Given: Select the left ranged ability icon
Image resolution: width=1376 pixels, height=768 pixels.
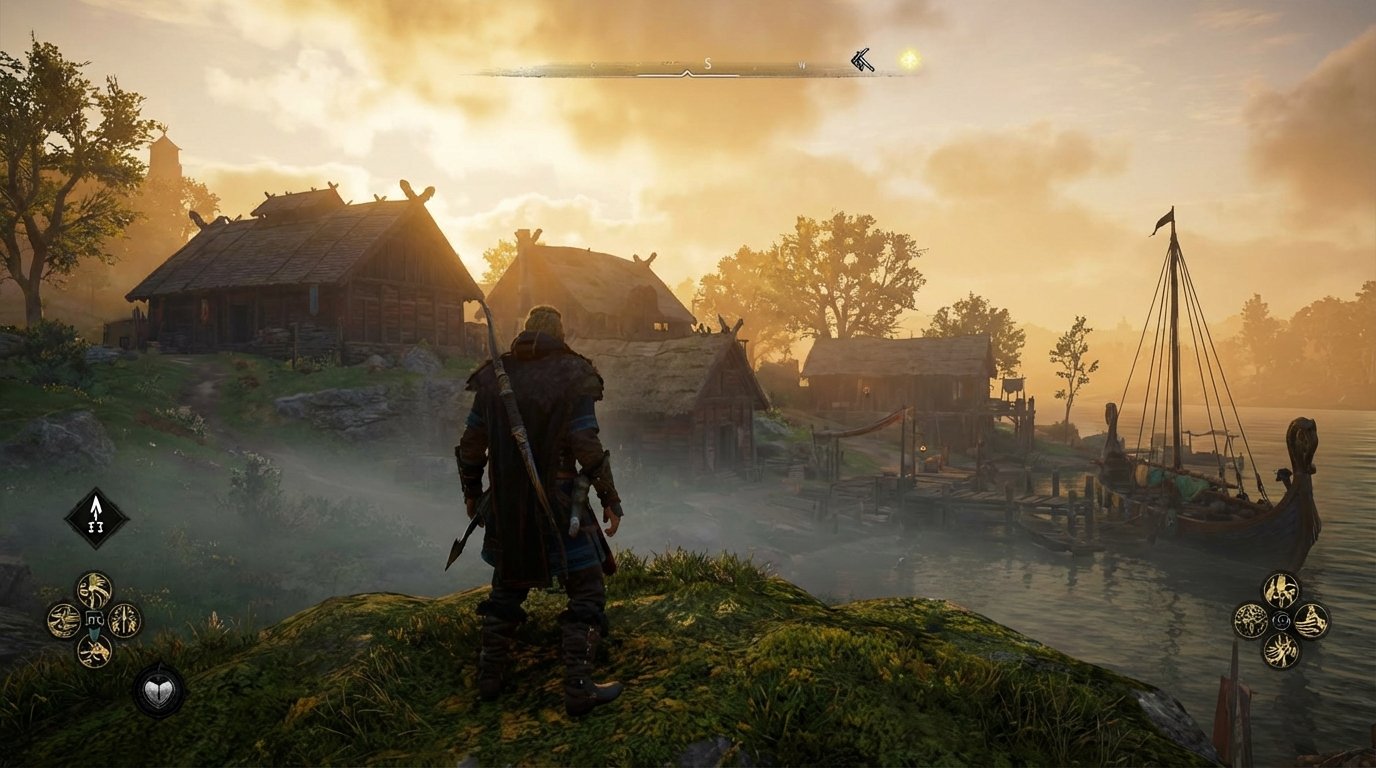Looking at the screenshot, I should coord(1251,618).
